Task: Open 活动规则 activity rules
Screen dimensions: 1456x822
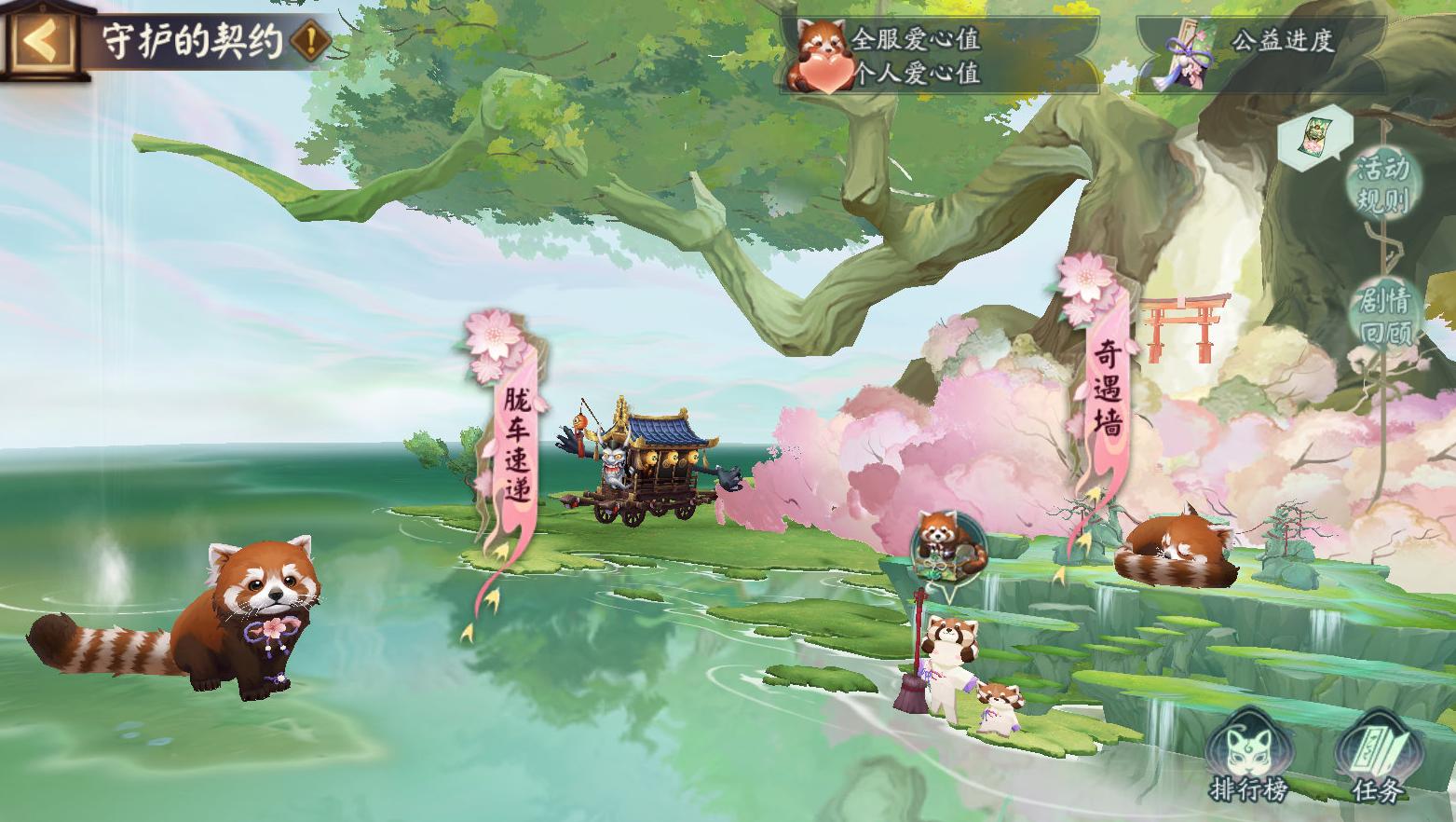Action: (1382, 184)
